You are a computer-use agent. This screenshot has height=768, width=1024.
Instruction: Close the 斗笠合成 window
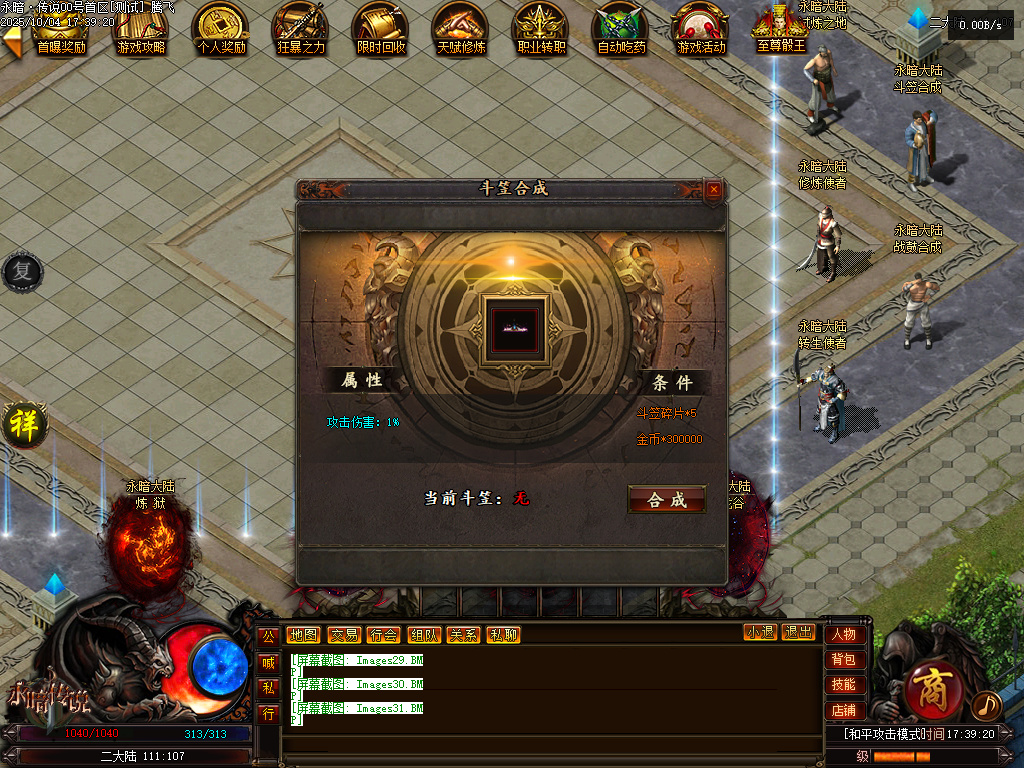(713, 189)
